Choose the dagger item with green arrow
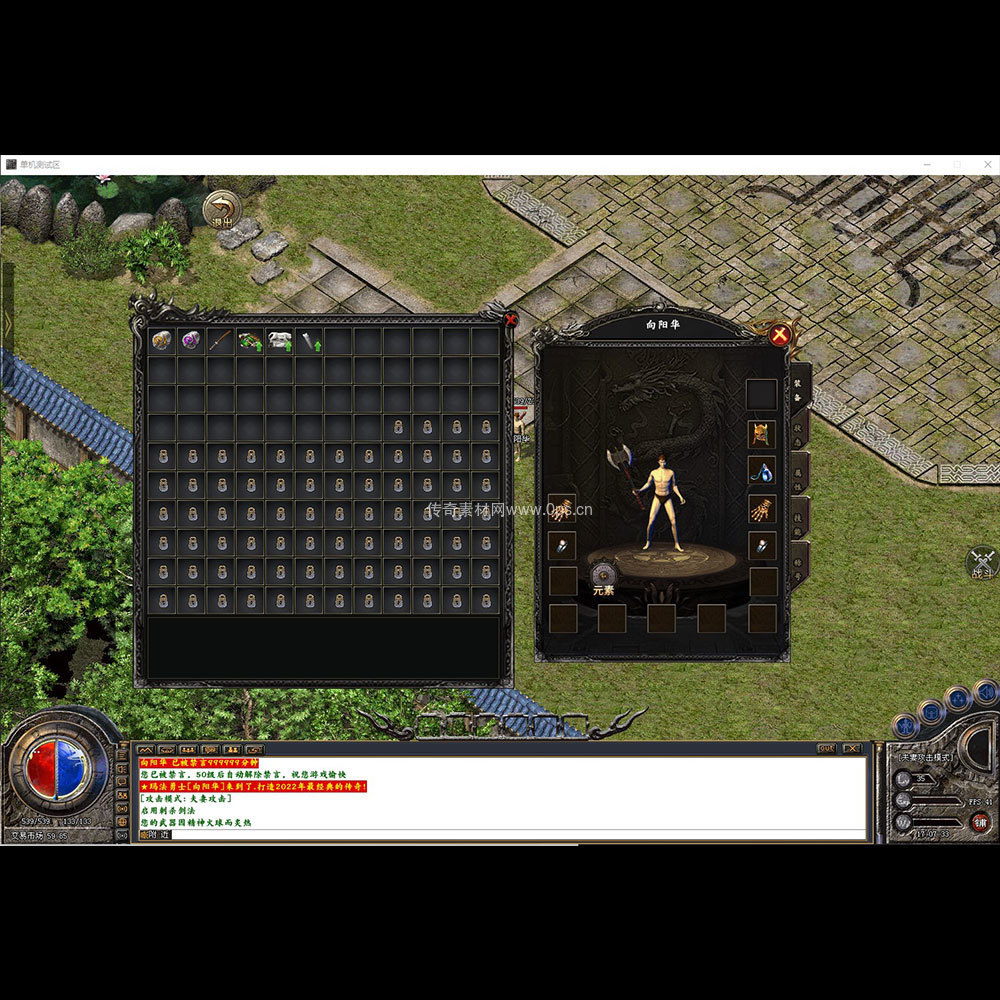This screenshot has width=1000, height=1000. pos(309,341)
